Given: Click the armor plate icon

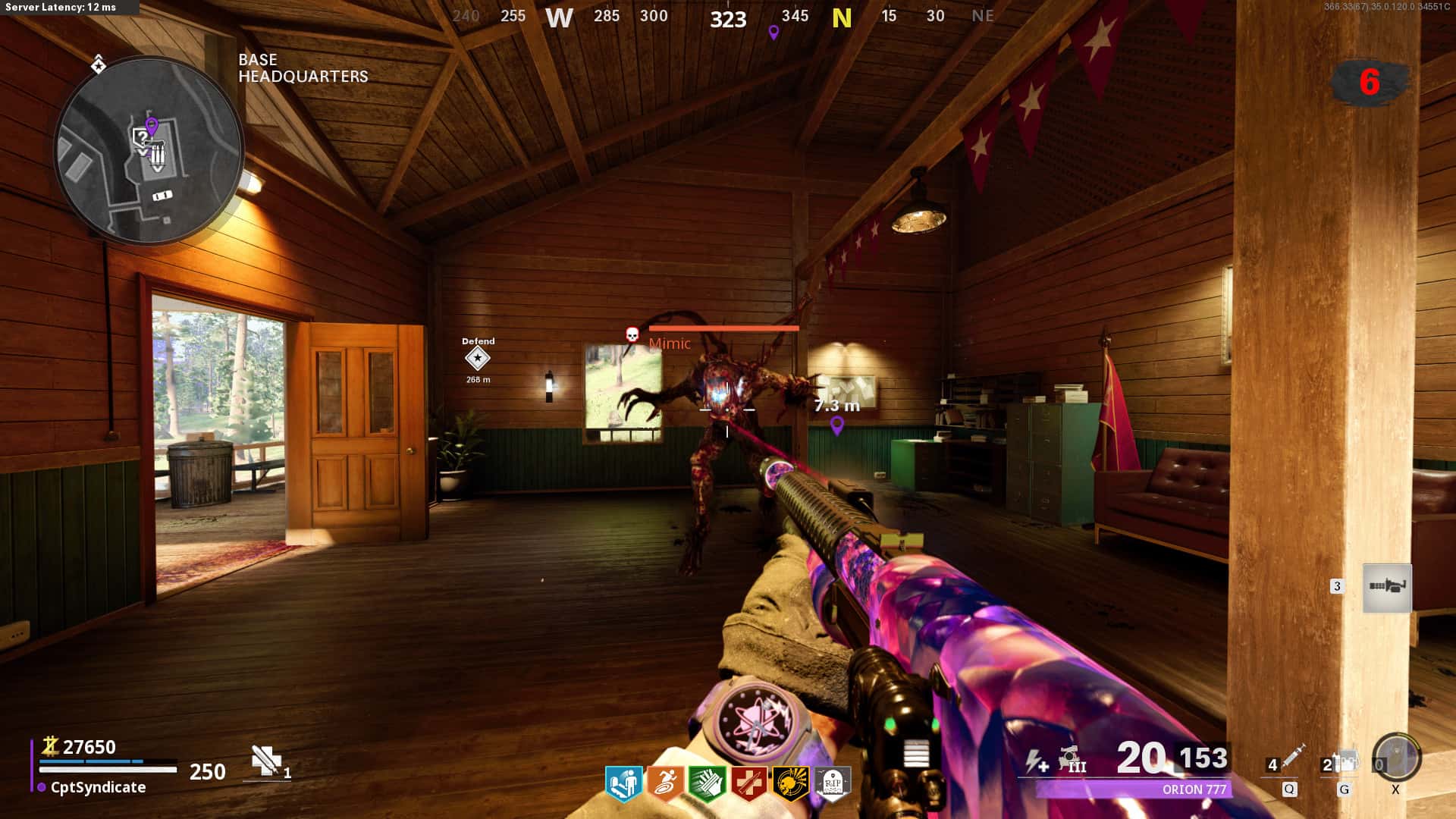Looking at the screenshot, I should [x=265, y=761].
